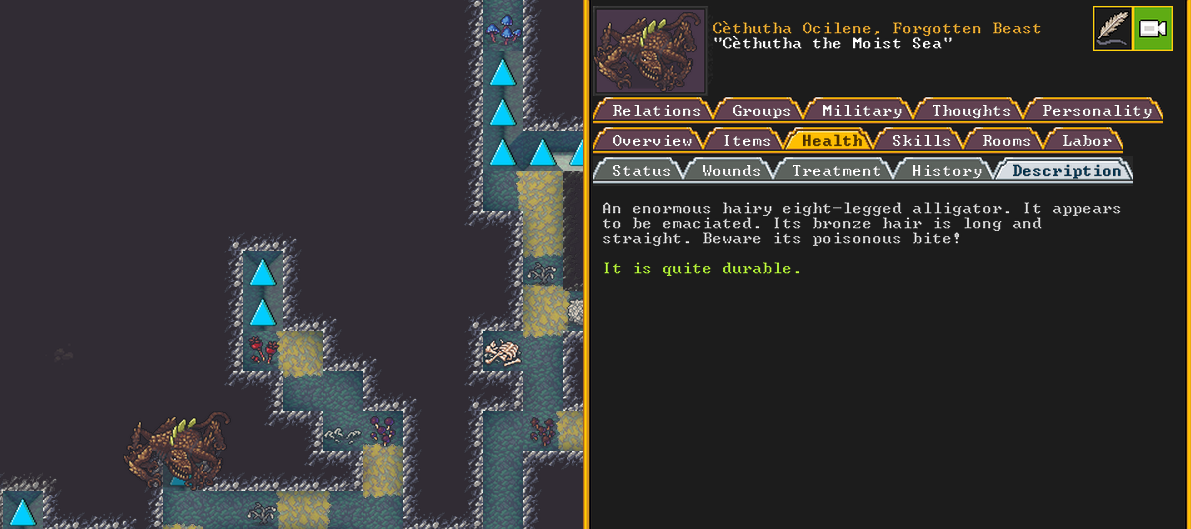Click the quill nickname edit icon

pyautogui.click(x=1112, y=28)
